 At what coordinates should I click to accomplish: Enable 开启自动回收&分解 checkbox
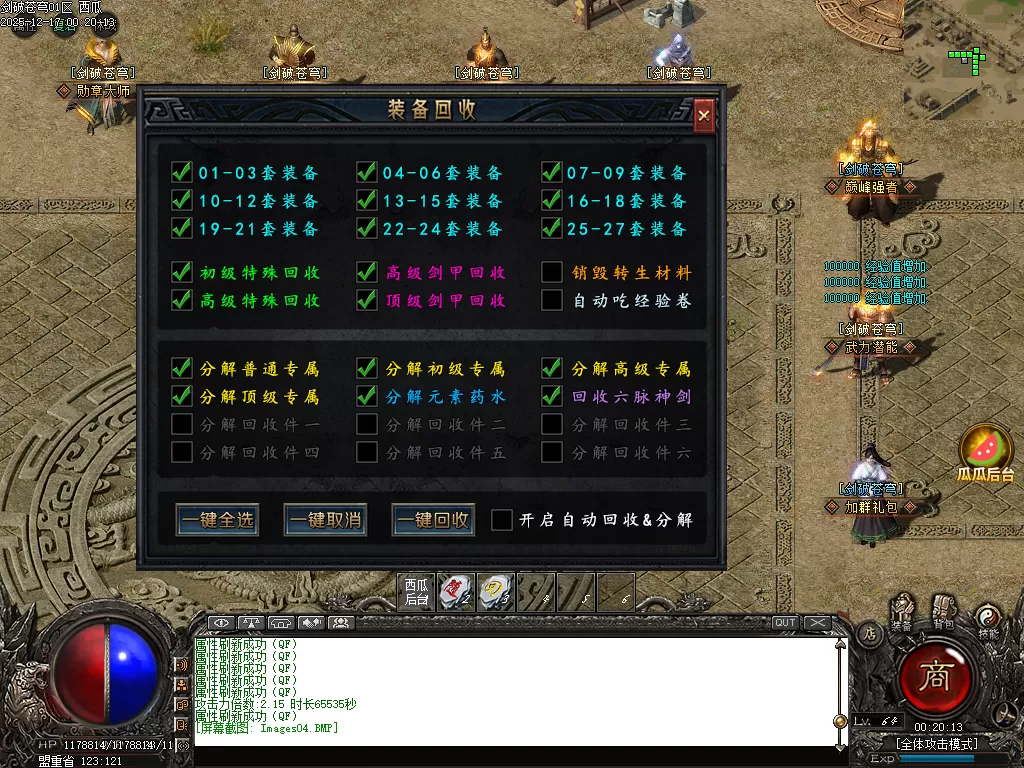(x=502, y=520)
